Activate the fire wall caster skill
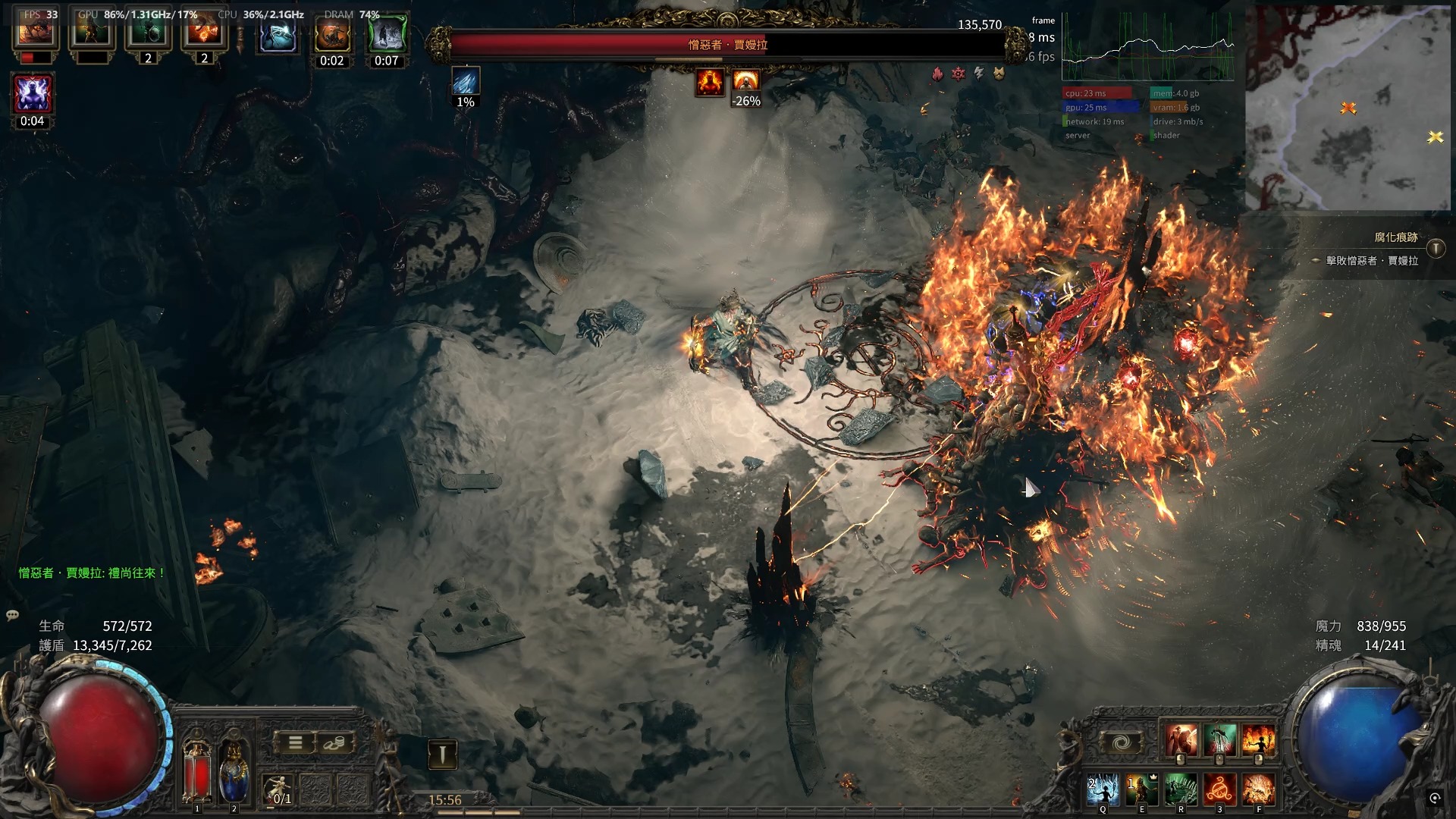1456x819 pixels. 1258,741
